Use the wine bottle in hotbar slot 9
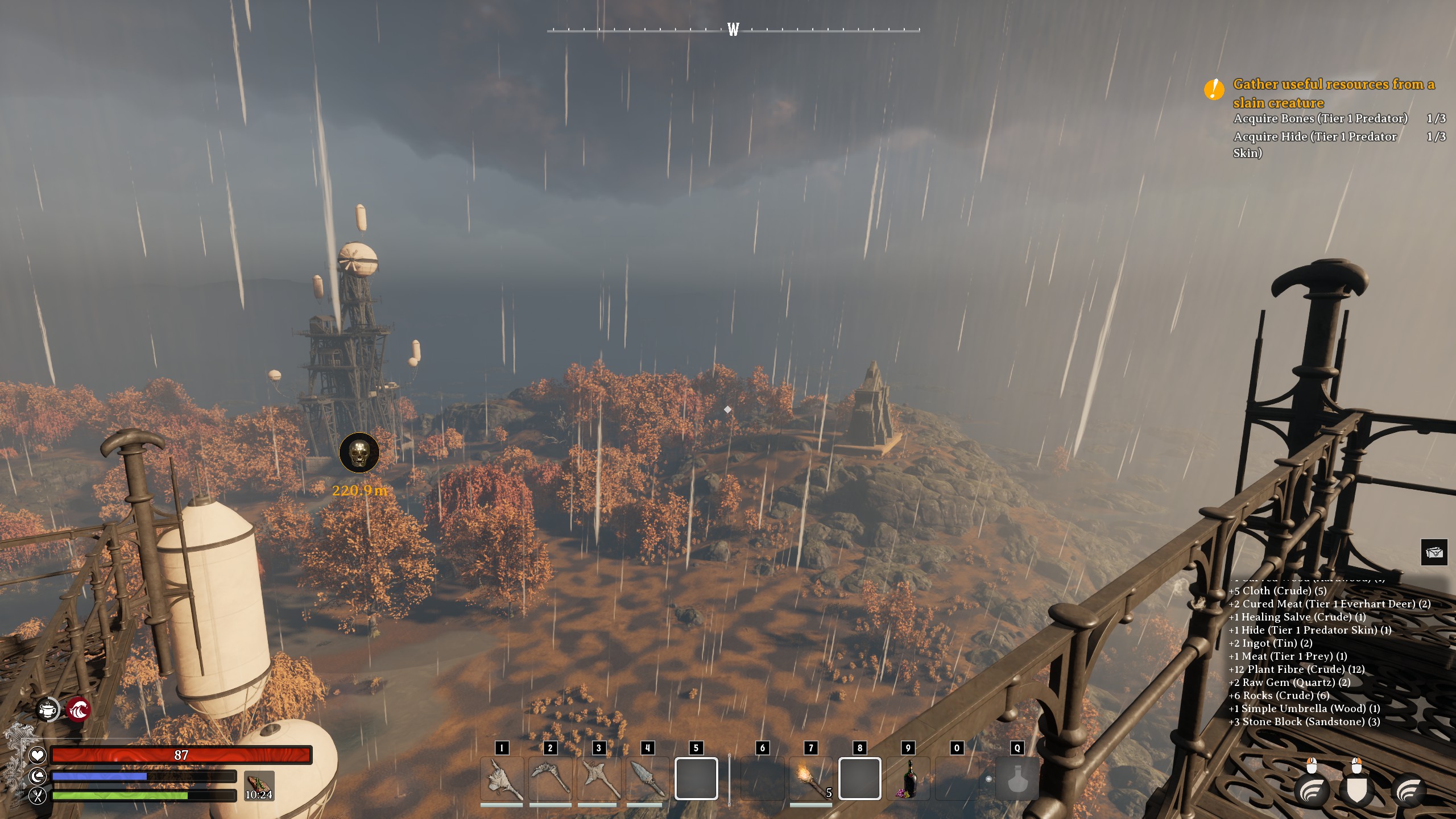Viewport: 1456px width, 819px height. click(908, 779)
